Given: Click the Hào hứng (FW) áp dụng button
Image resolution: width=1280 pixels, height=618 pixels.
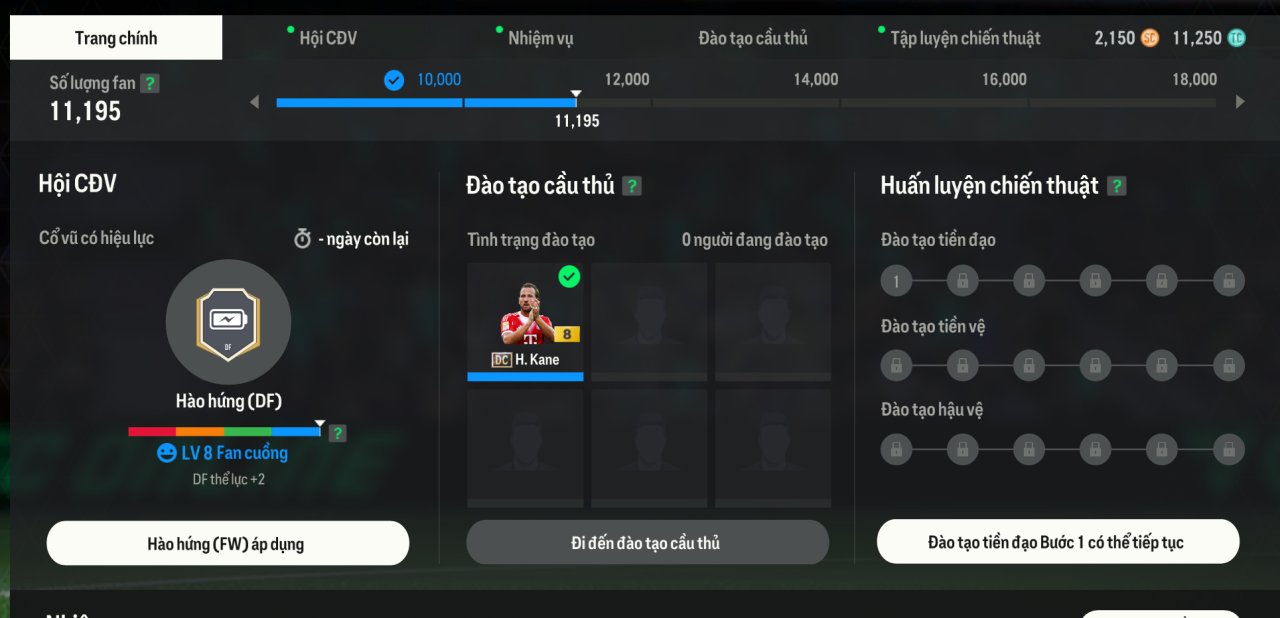Looking at the screenshot, I should click(x=228, y=544).
